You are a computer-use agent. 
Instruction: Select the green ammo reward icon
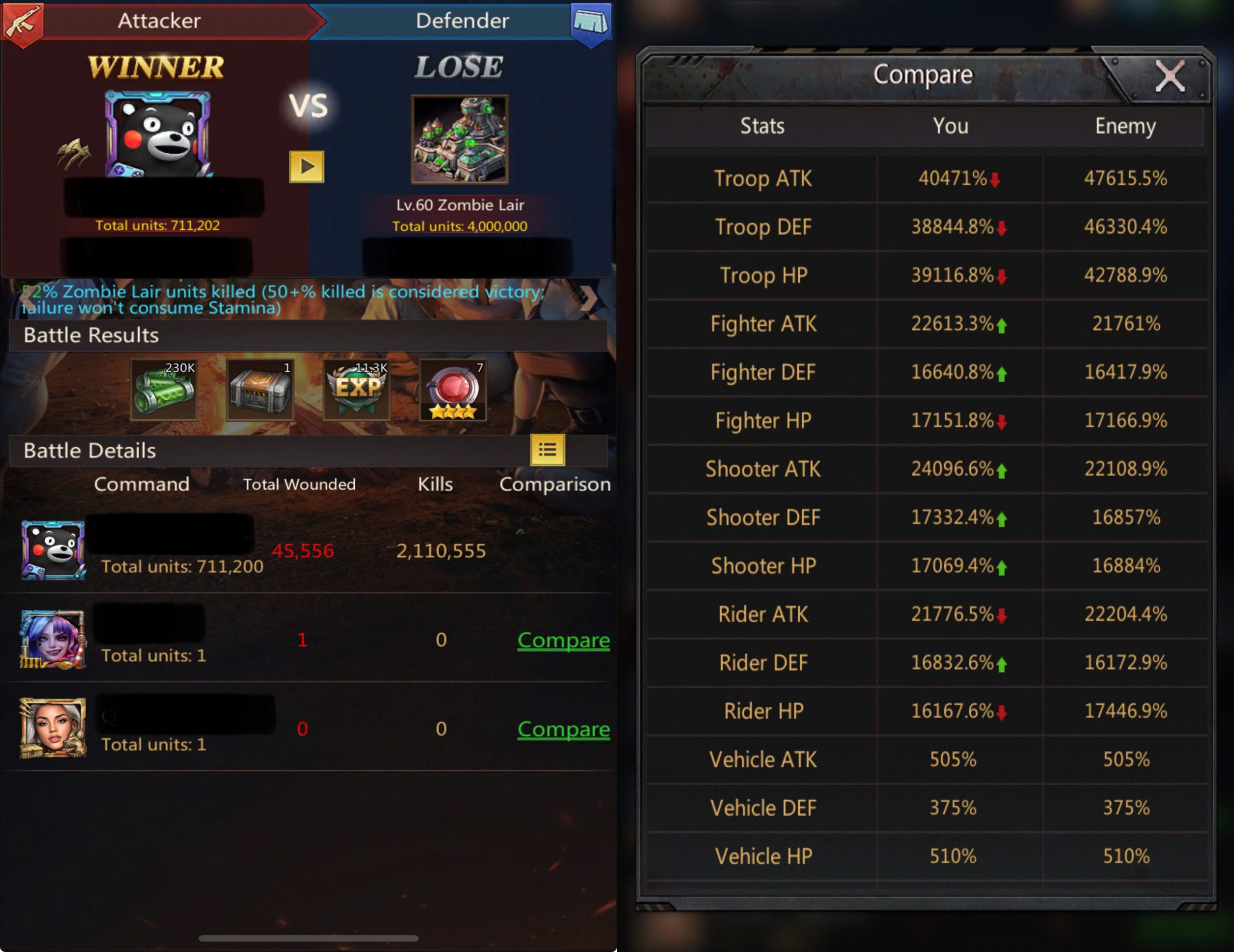(x=164, y=389)
